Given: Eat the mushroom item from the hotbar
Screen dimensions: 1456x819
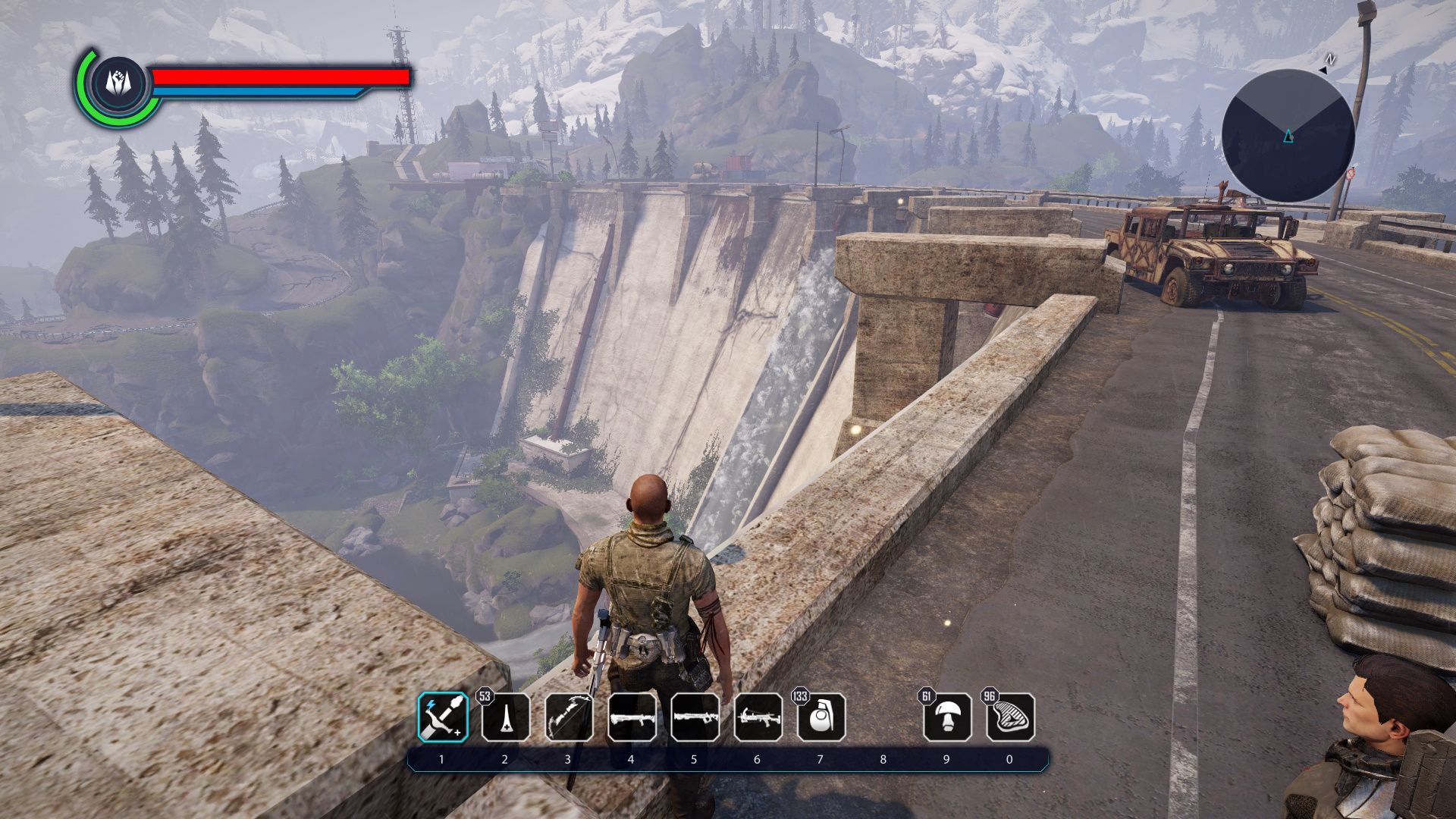Looking at the screenshot, I should point(946,717).
